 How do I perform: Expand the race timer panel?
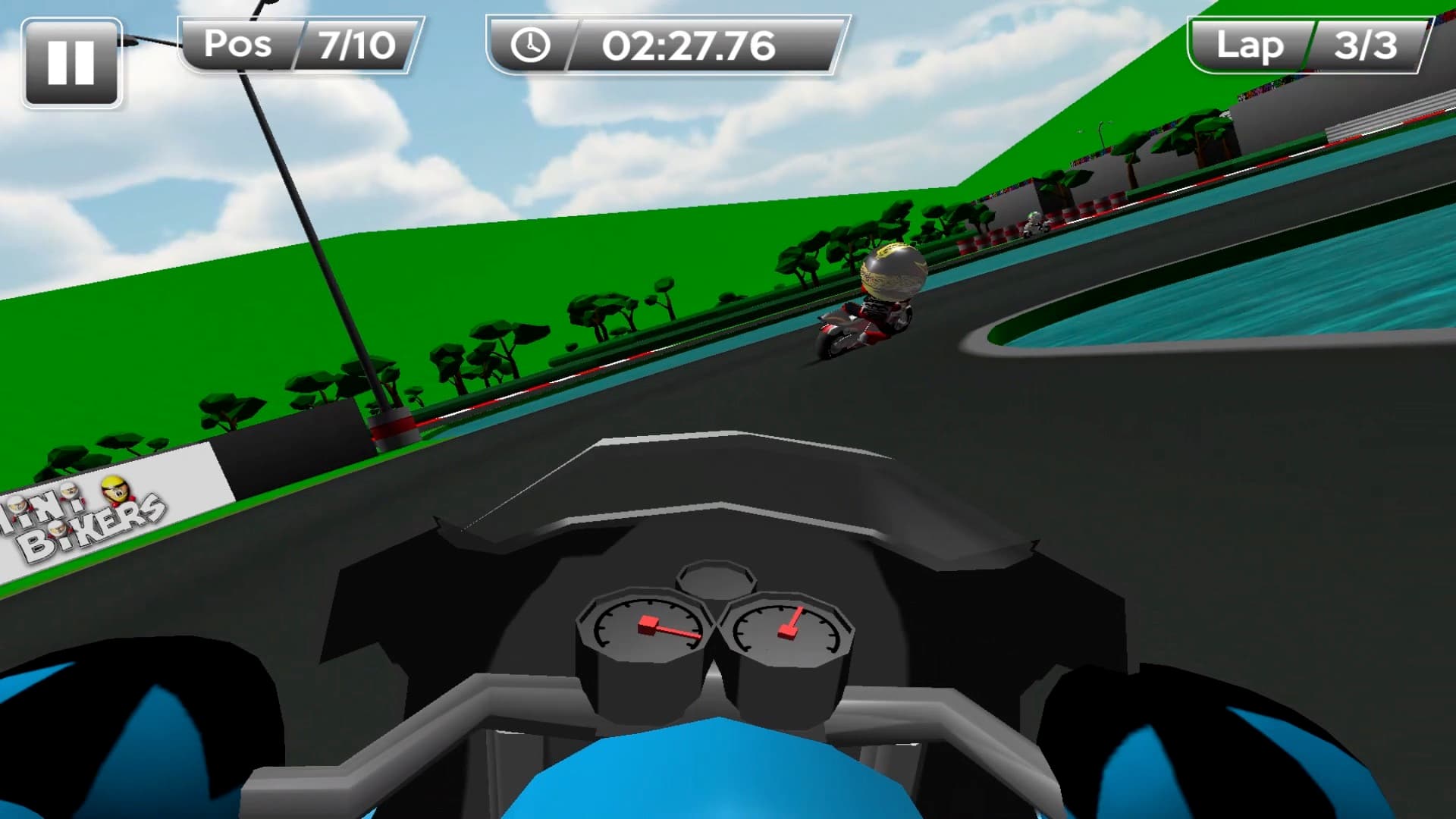(667, 45)
